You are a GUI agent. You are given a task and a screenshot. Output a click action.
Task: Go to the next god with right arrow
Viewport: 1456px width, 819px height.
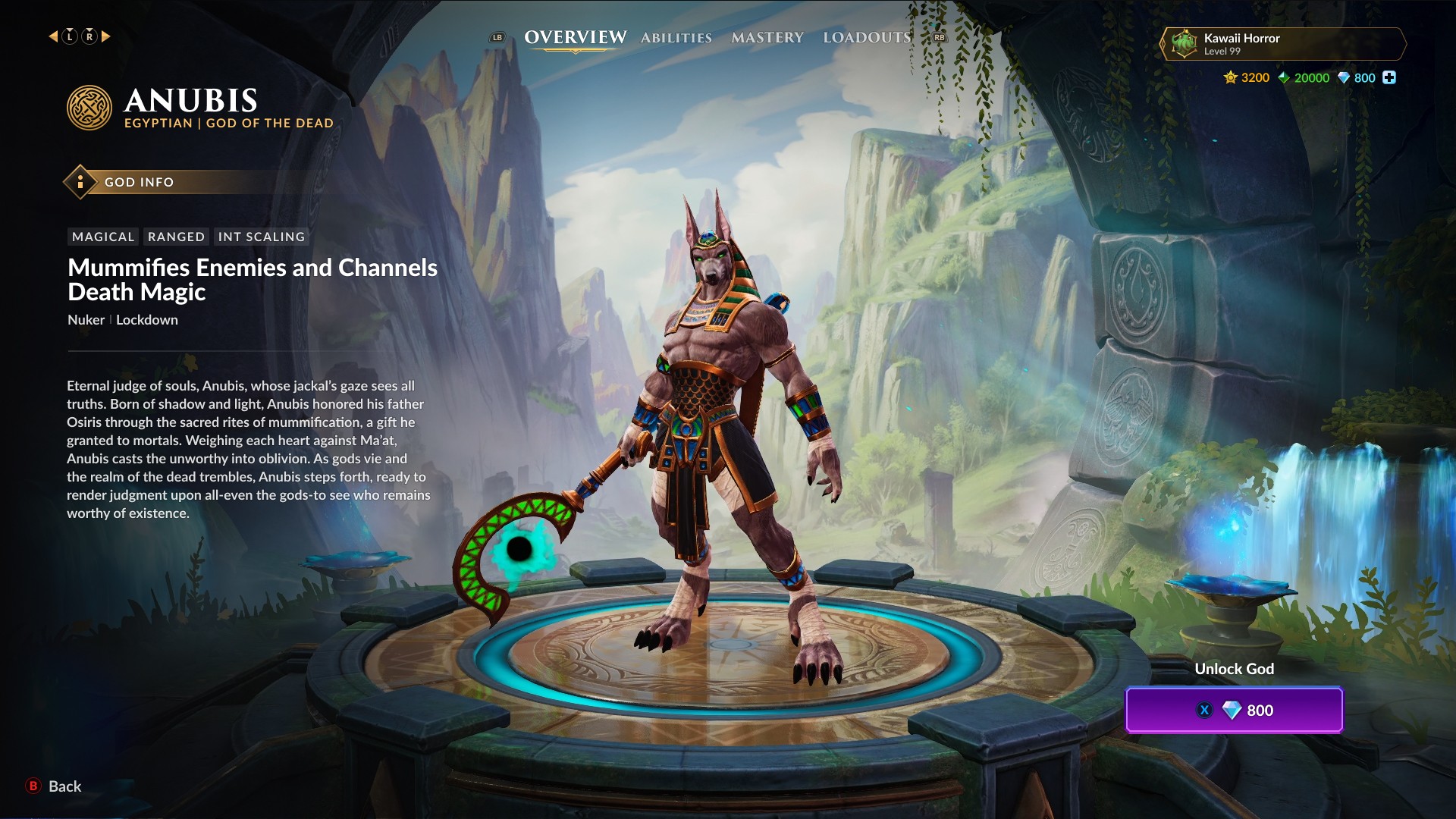coord(106,36)
